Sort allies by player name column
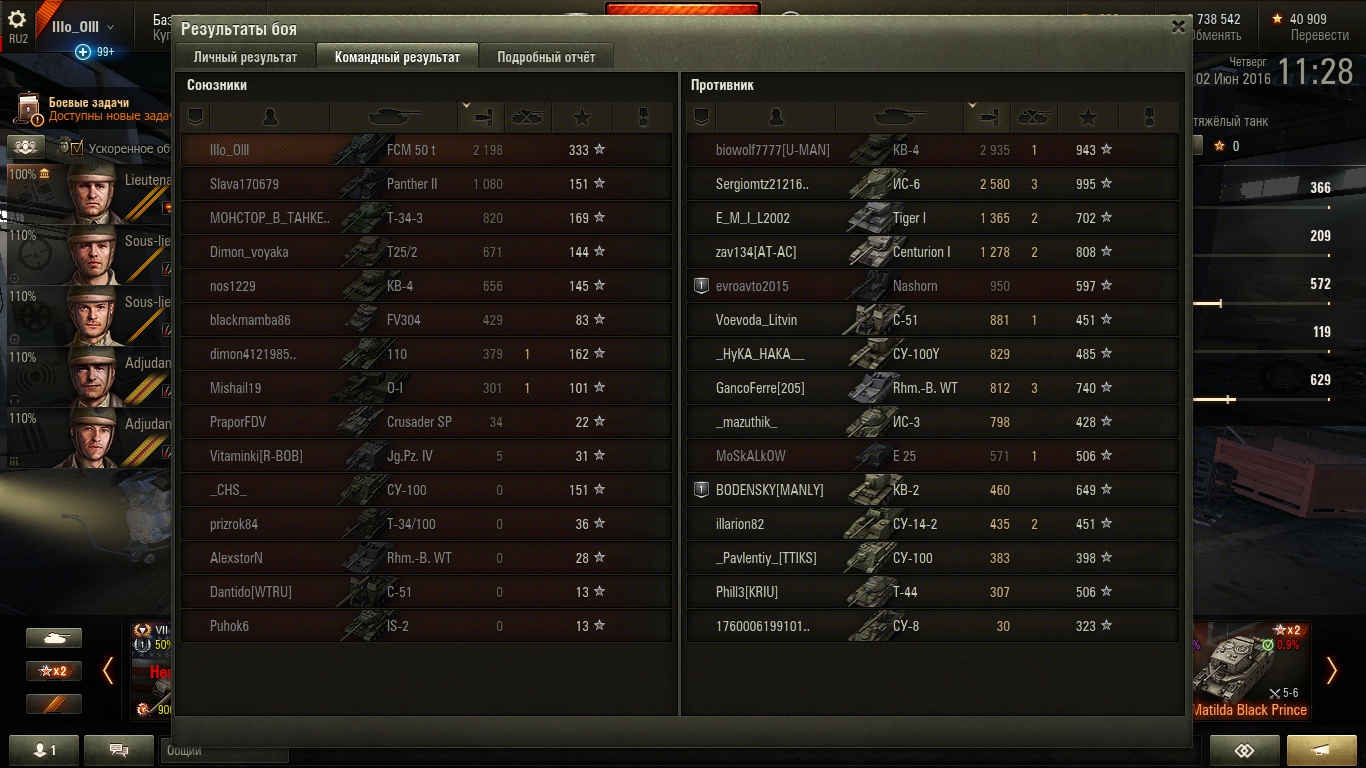The height and width of the screenshot is (768, 1366). pos(270,117)
